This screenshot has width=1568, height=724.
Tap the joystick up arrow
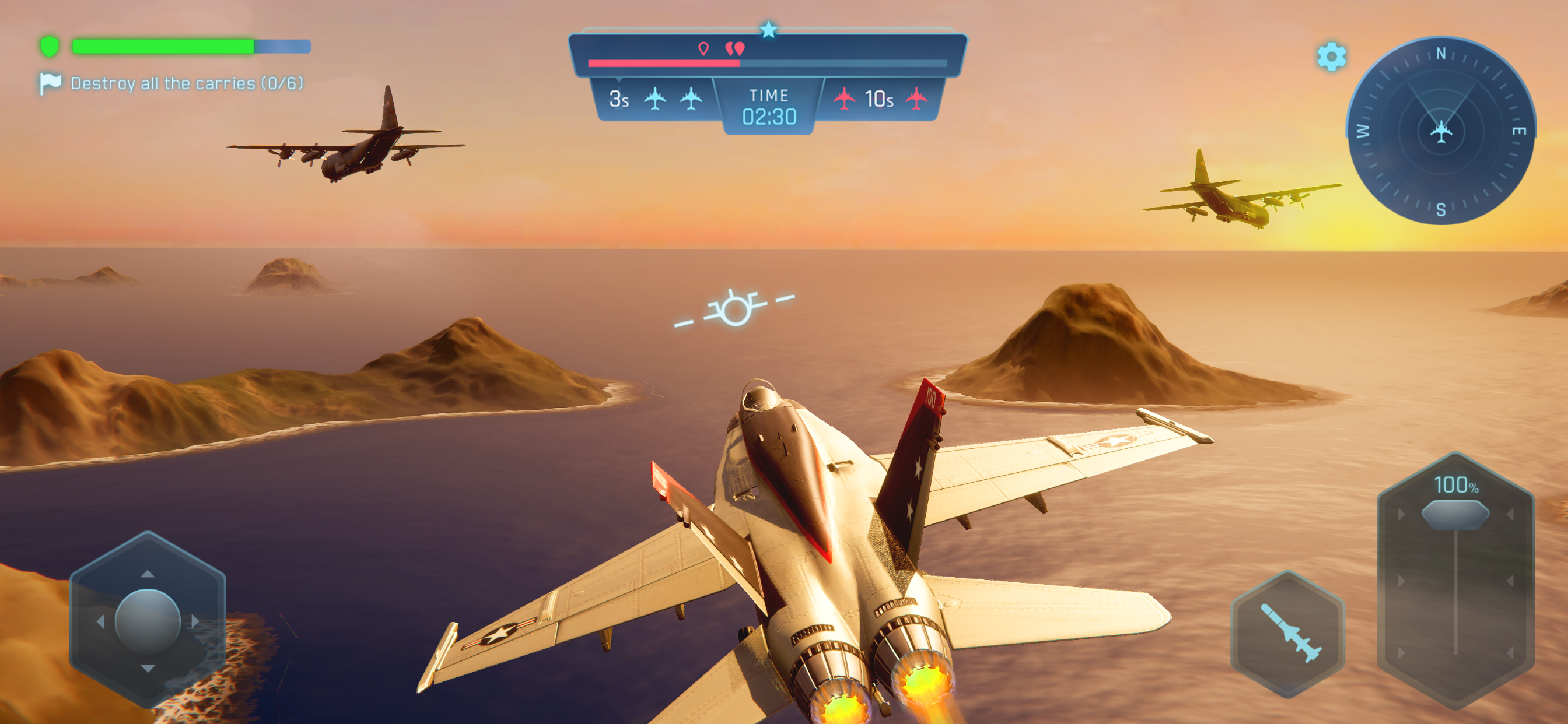point(148,574)
